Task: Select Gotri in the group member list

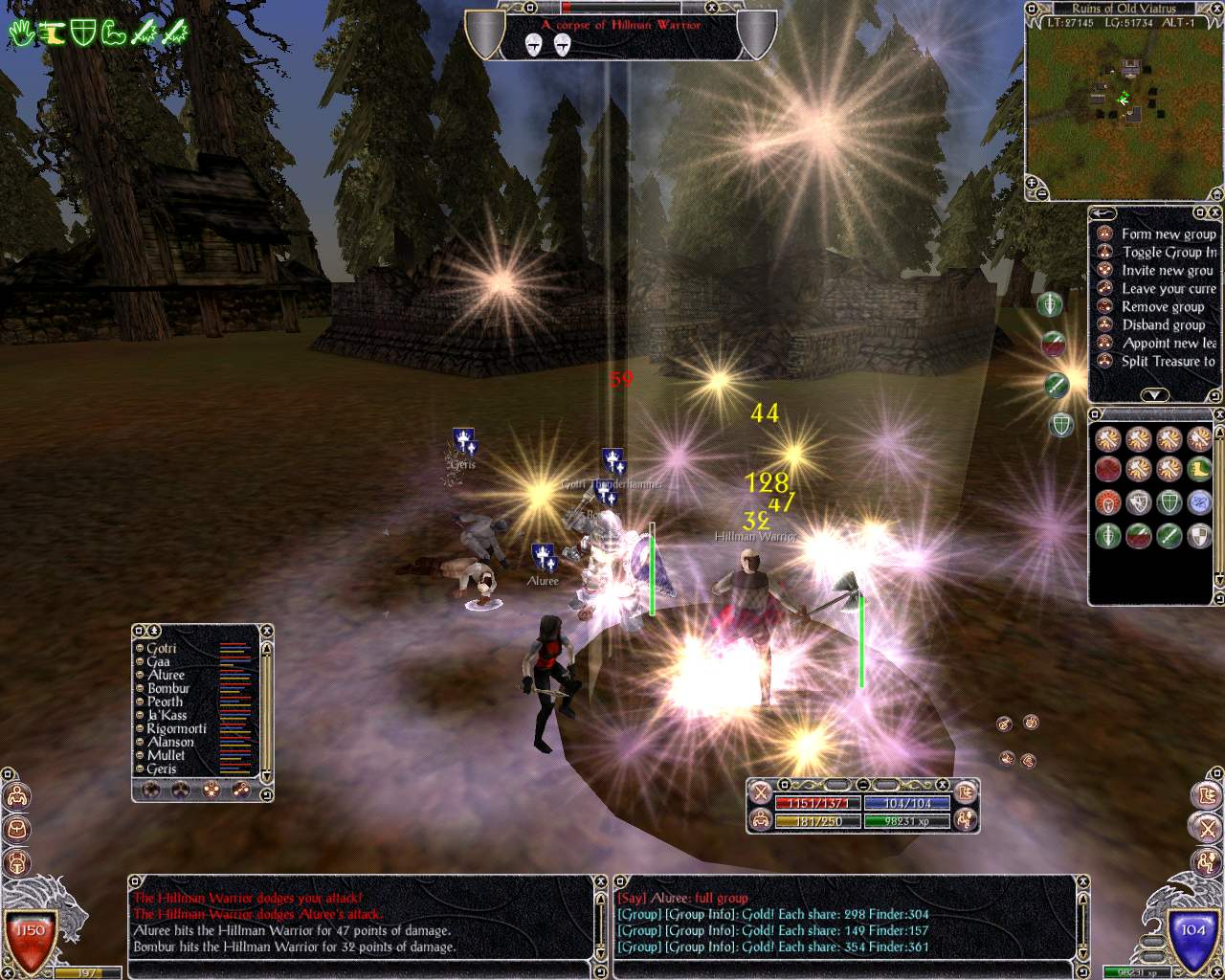Action: [x=162, y=649]
